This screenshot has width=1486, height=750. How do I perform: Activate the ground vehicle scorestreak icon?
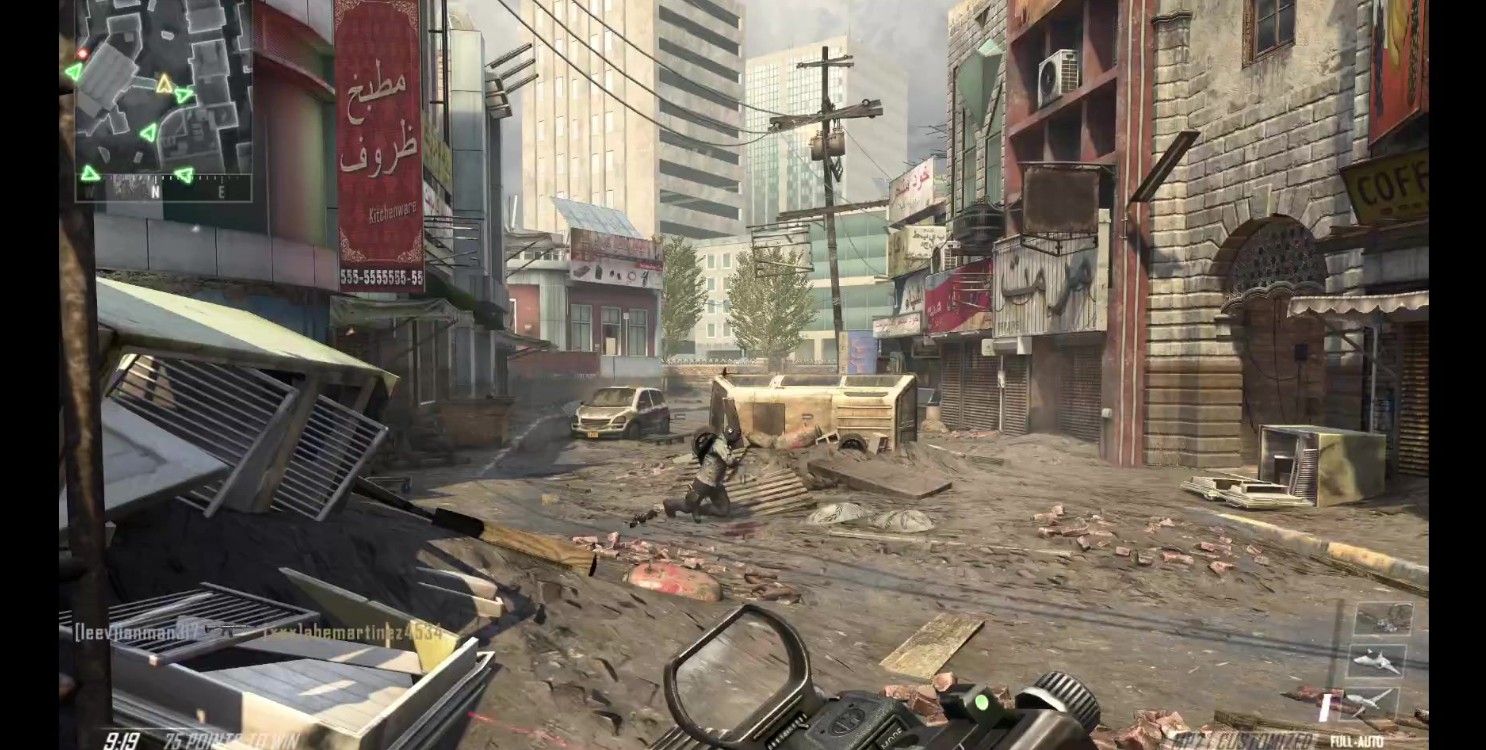[x=1383, y=619]
